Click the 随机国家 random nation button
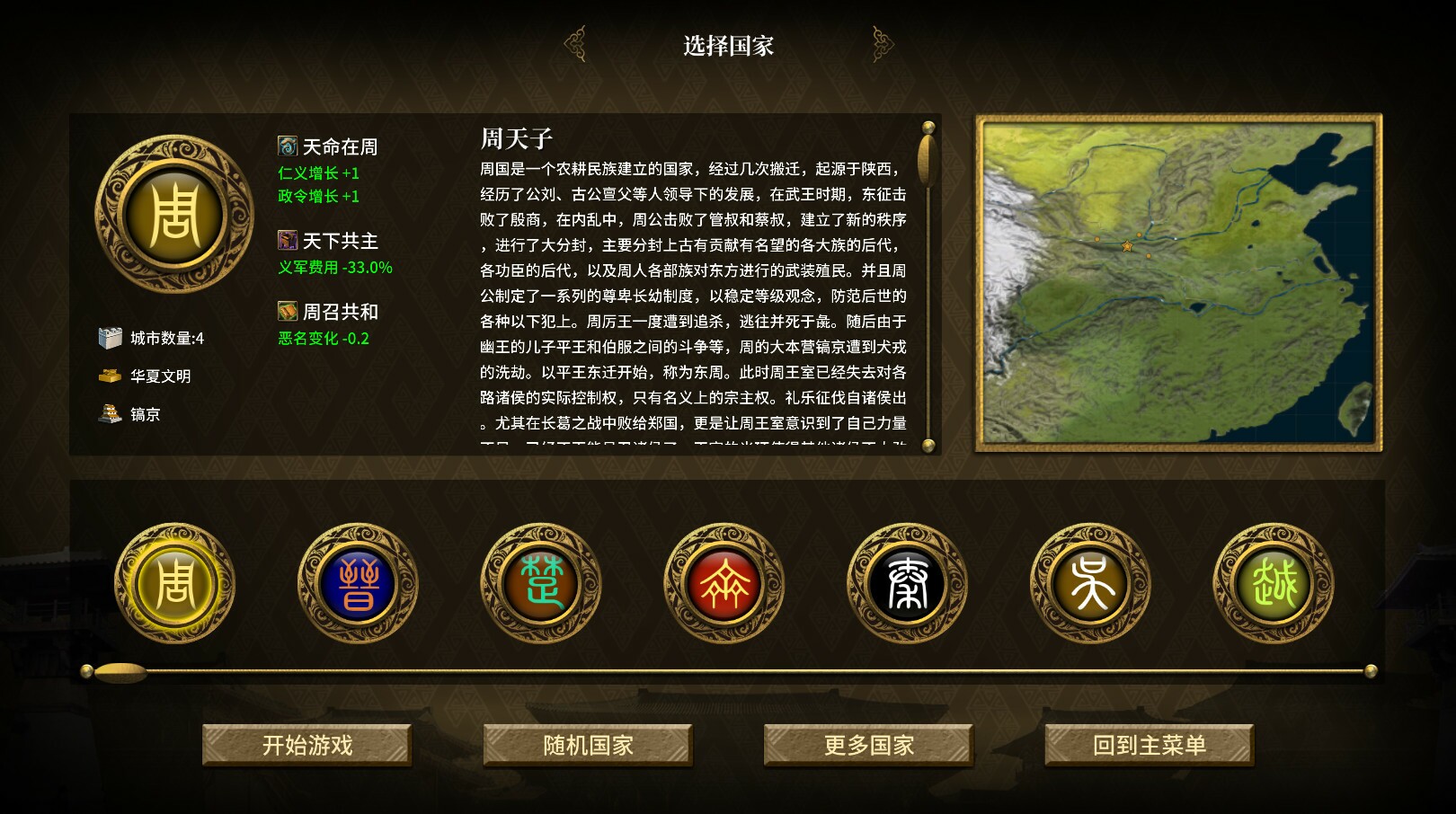The width and height of the screenshot is (1456, 814). [589, 745]
